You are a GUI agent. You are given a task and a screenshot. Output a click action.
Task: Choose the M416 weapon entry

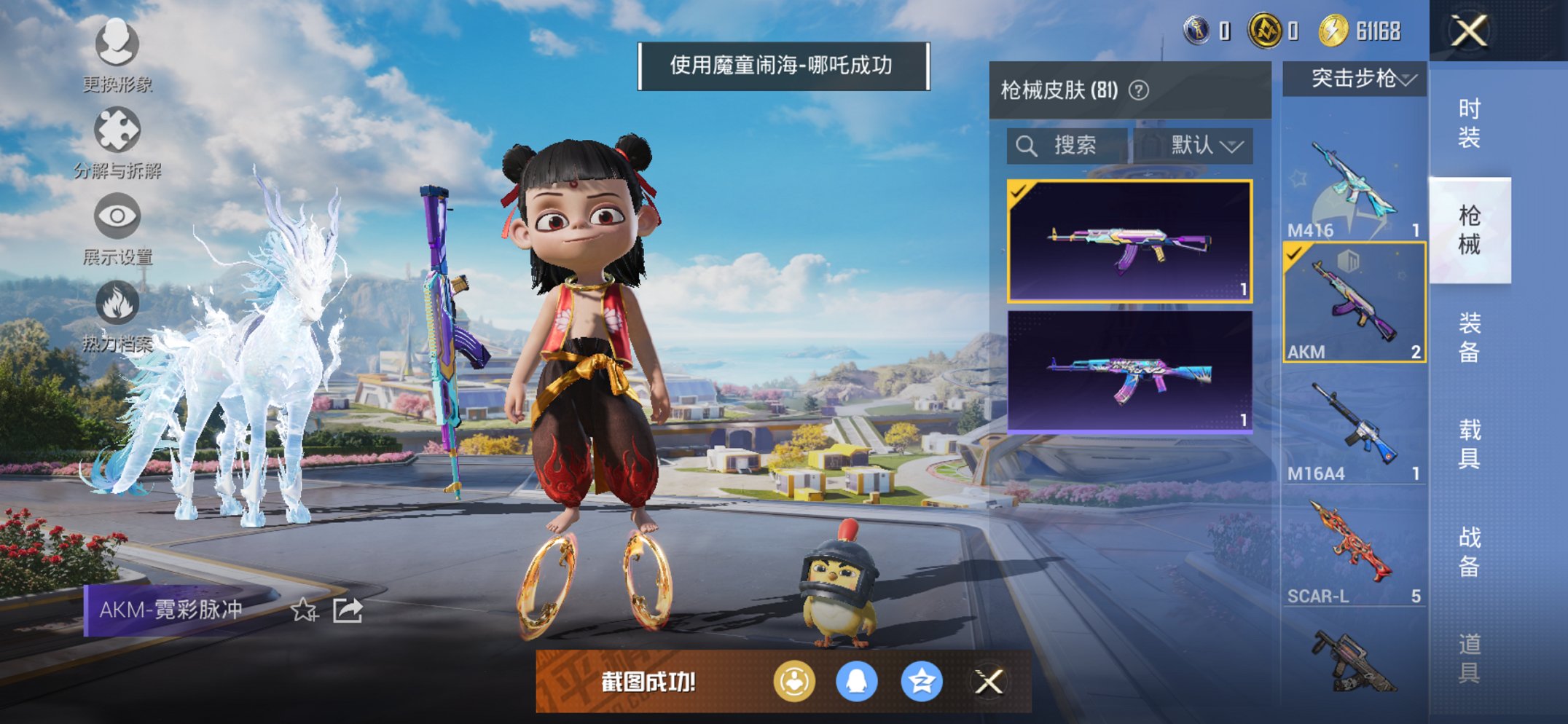point(1354,186)
